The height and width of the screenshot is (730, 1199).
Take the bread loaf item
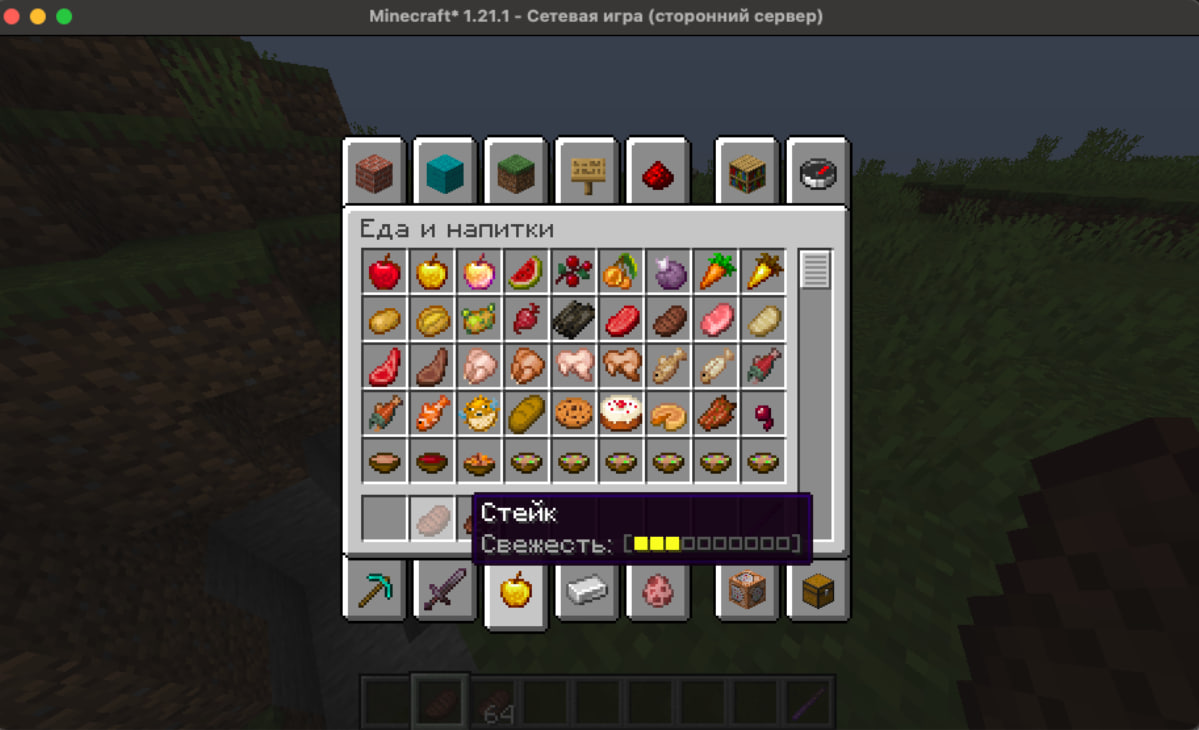tap(525, 413)
